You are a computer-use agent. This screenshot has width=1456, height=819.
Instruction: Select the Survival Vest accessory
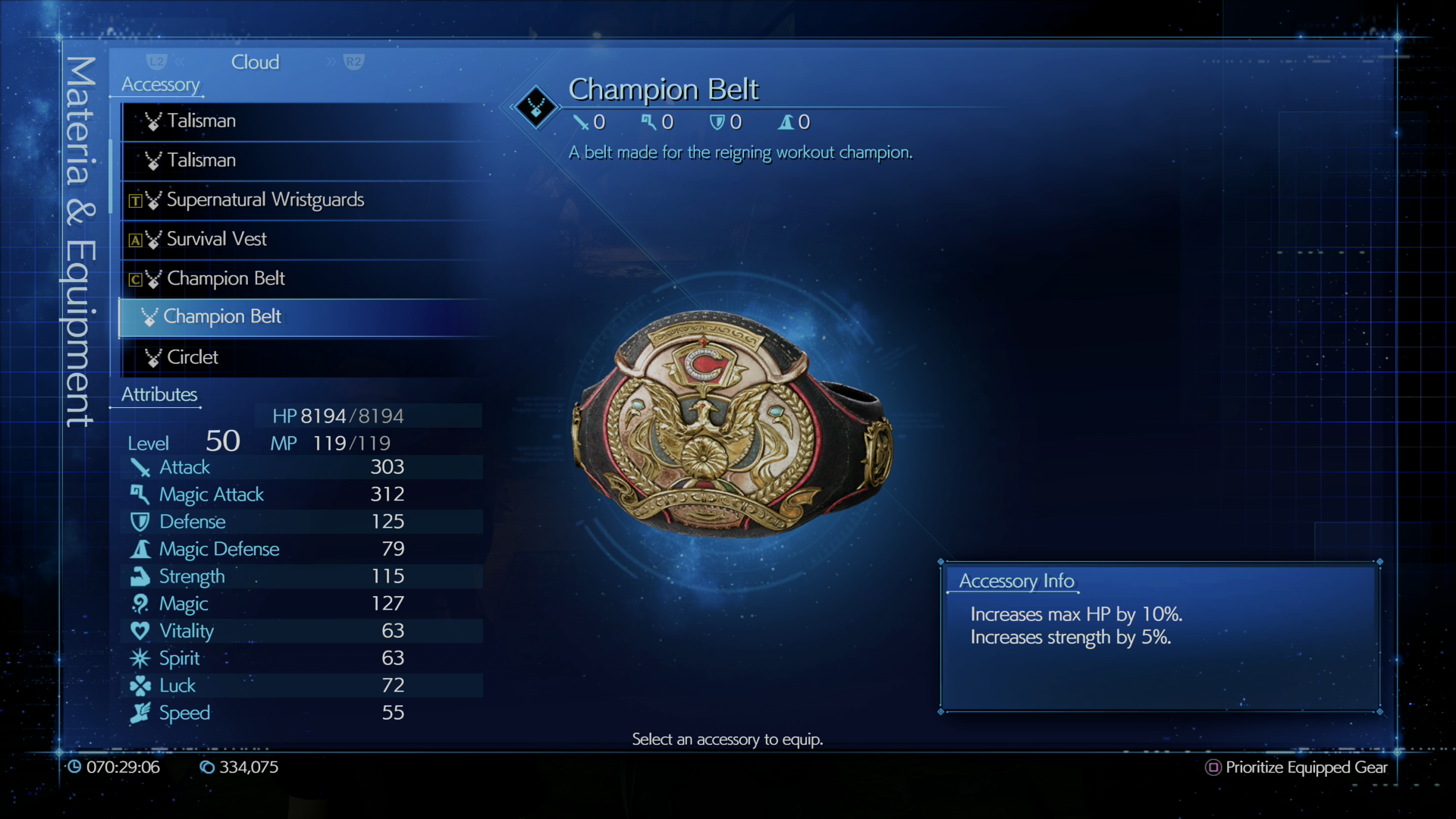tap(215, 239)
